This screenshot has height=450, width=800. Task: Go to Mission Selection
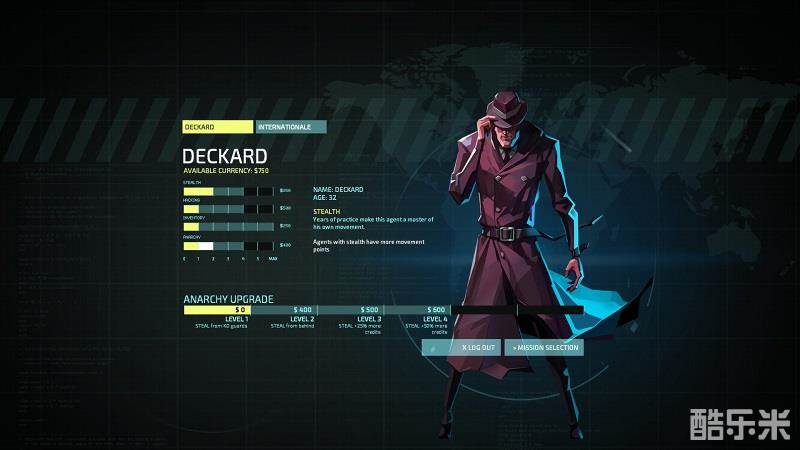point(545,348)
